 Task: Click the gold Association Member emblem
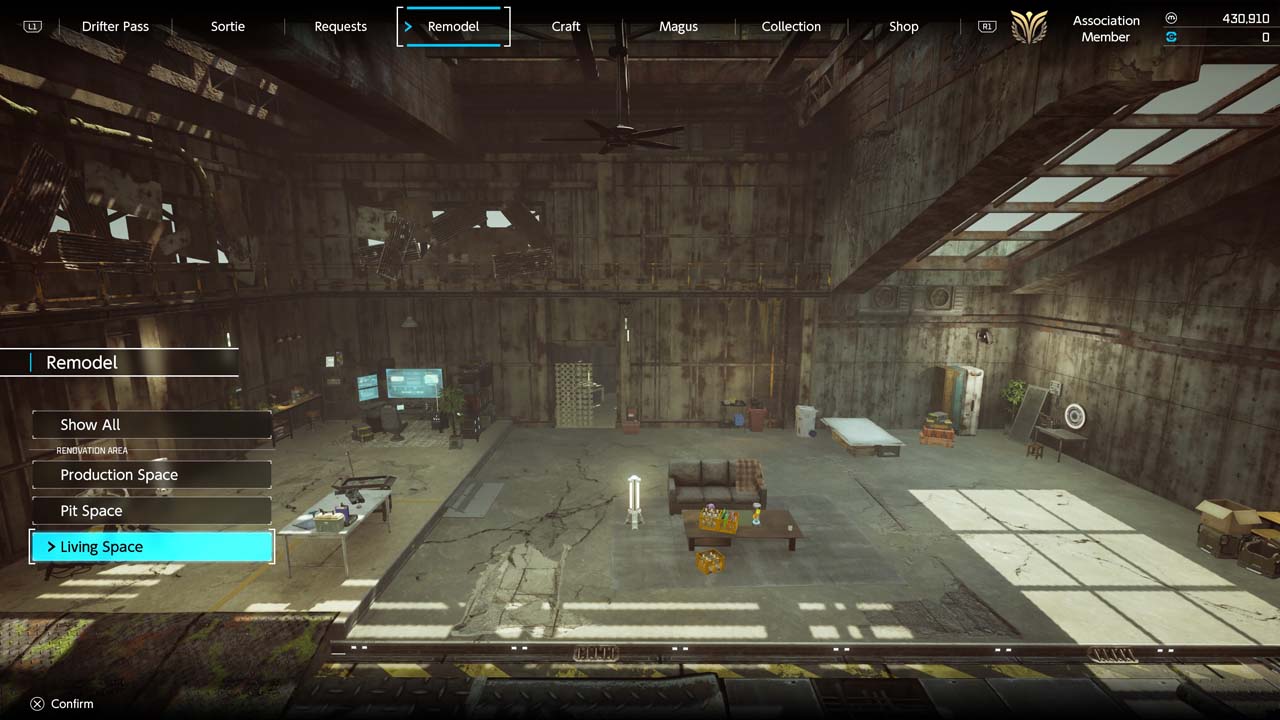point(1029,27)
